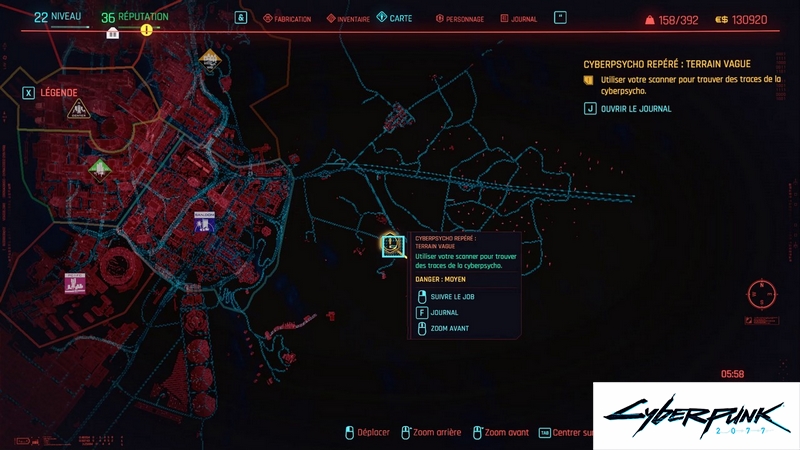Show the map Légende panel

51,92
